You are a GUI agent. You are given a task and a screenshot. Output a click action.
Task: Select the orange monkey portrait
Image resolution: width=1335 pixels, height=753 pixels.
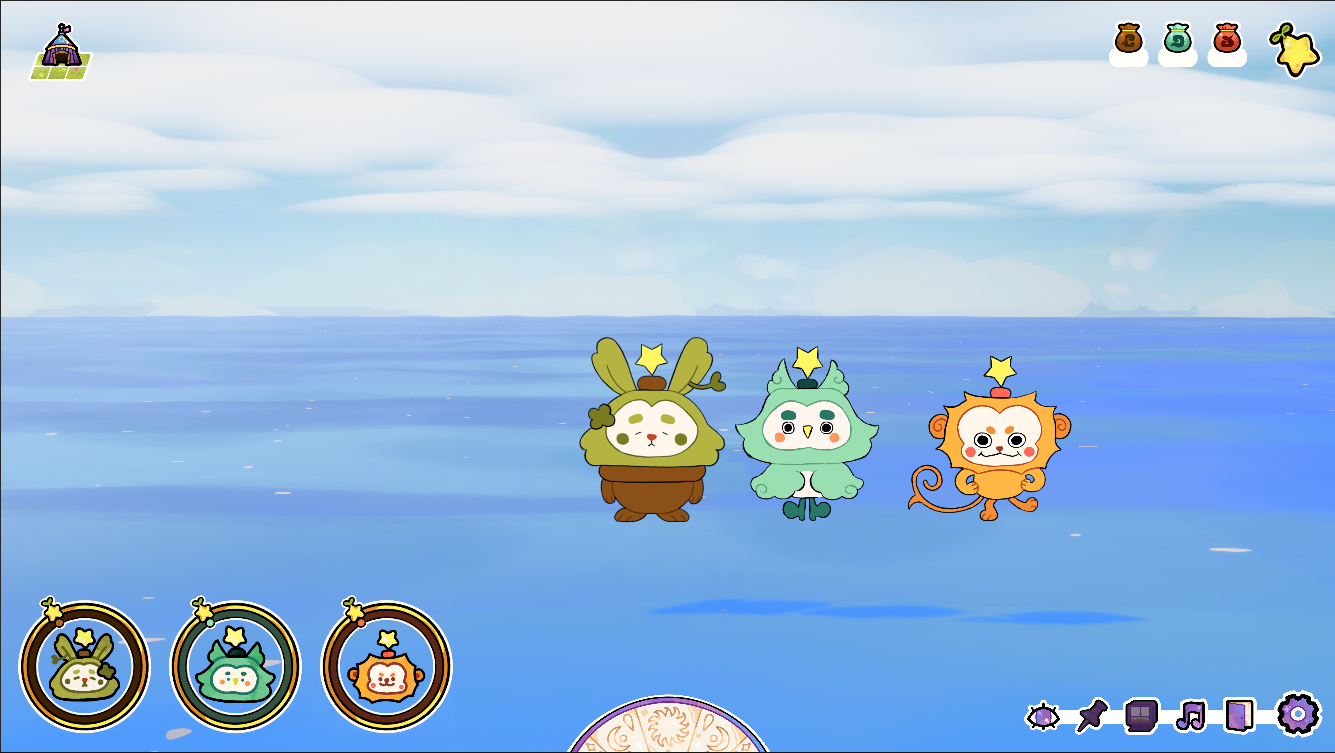(x=386, y=666)
